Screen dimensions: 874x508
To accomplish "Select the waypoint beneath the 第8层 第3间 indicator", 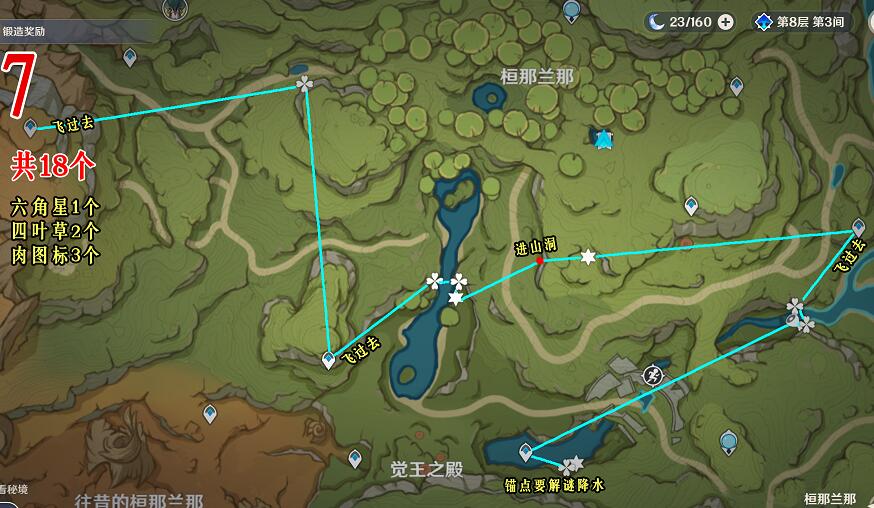I will click(x=736, y=87).
